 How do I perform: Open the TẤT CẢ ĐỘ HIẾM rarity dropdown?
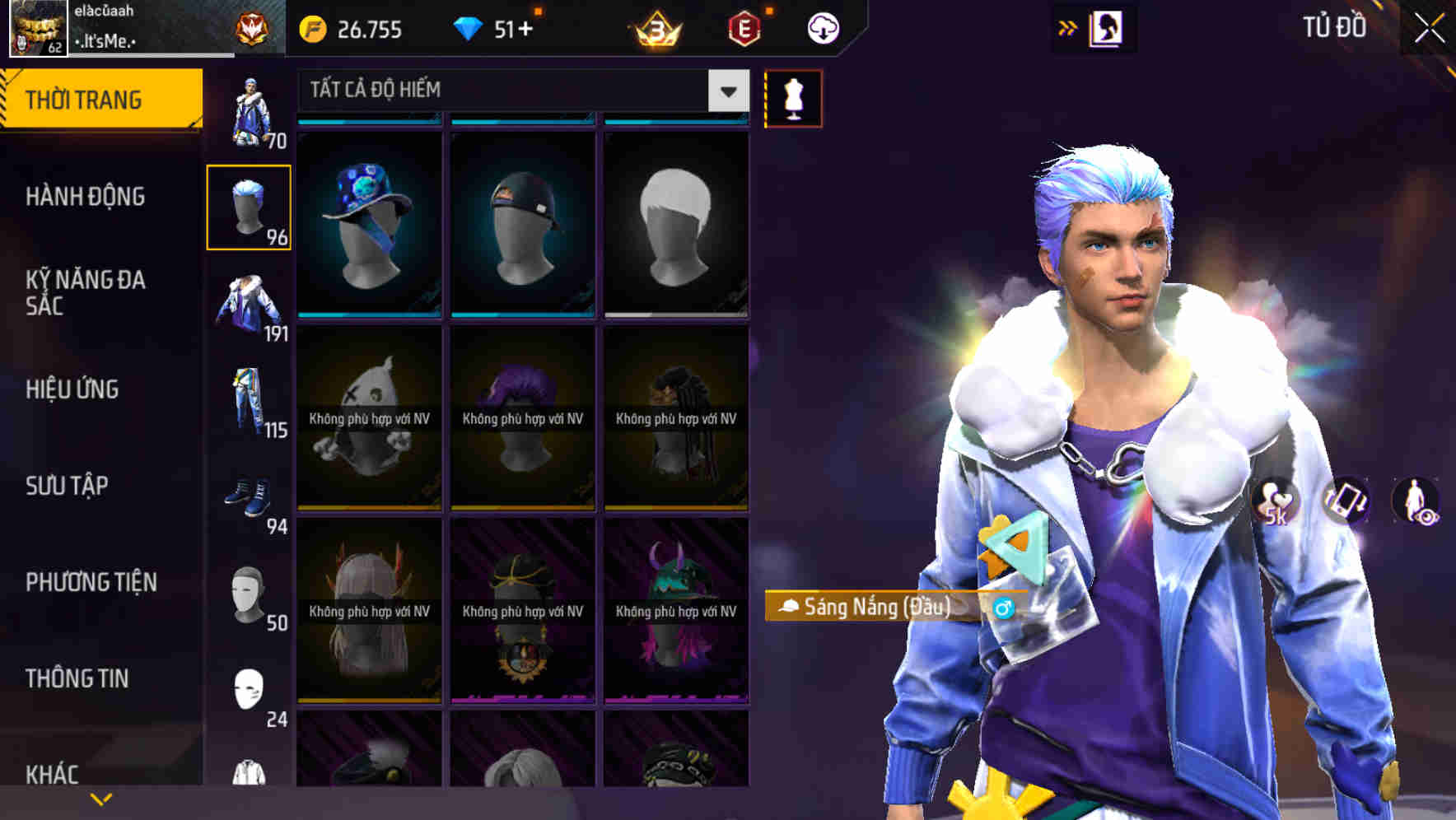[726, 91]
